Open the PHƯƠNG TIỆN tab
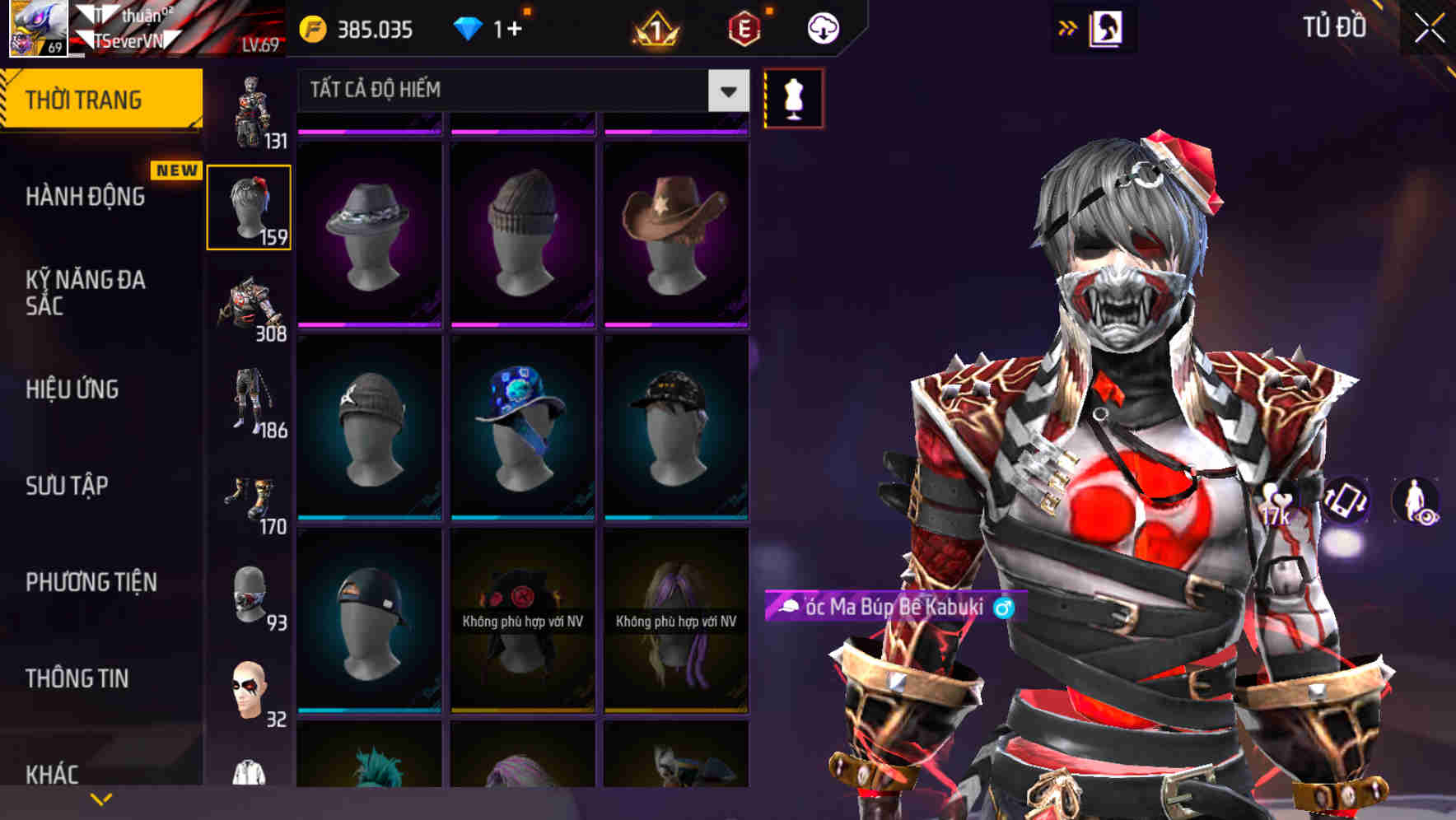Screen dimensions: 1456x820 point(91,581)
